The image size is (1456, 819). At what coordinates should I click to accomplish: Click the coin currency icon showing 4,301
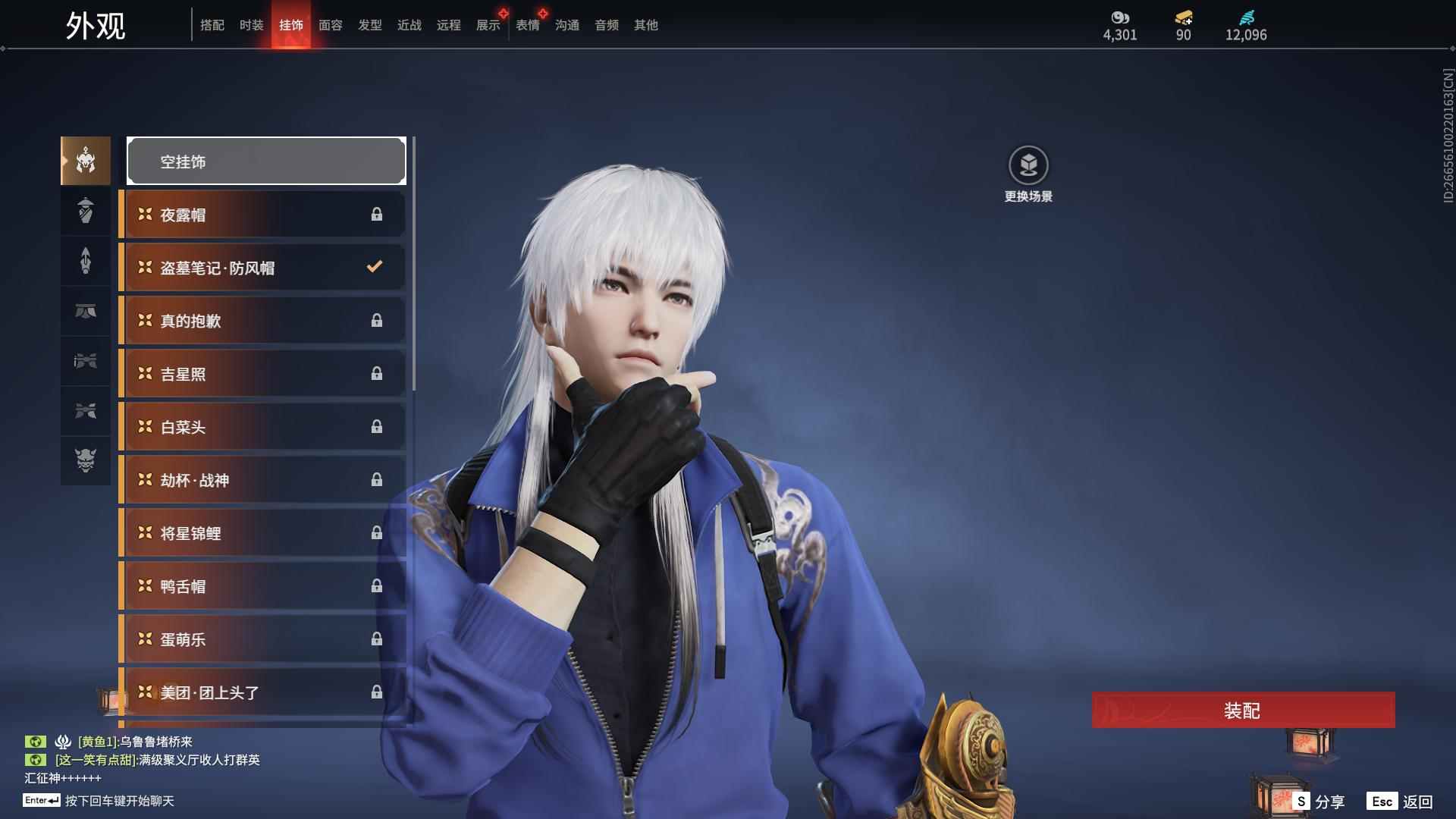[x=1120, y=17]
